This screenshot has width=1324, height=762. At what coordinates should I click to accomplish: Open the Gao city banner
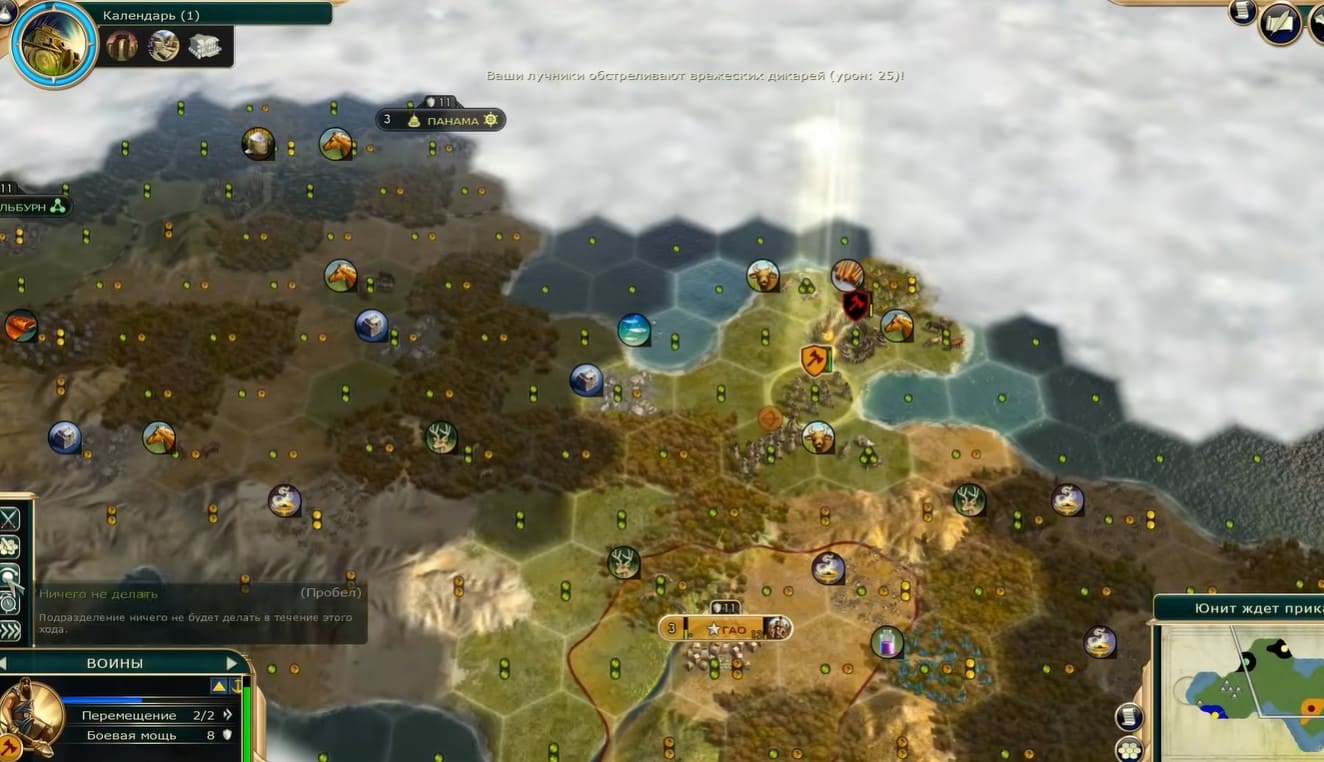[725, 628]
